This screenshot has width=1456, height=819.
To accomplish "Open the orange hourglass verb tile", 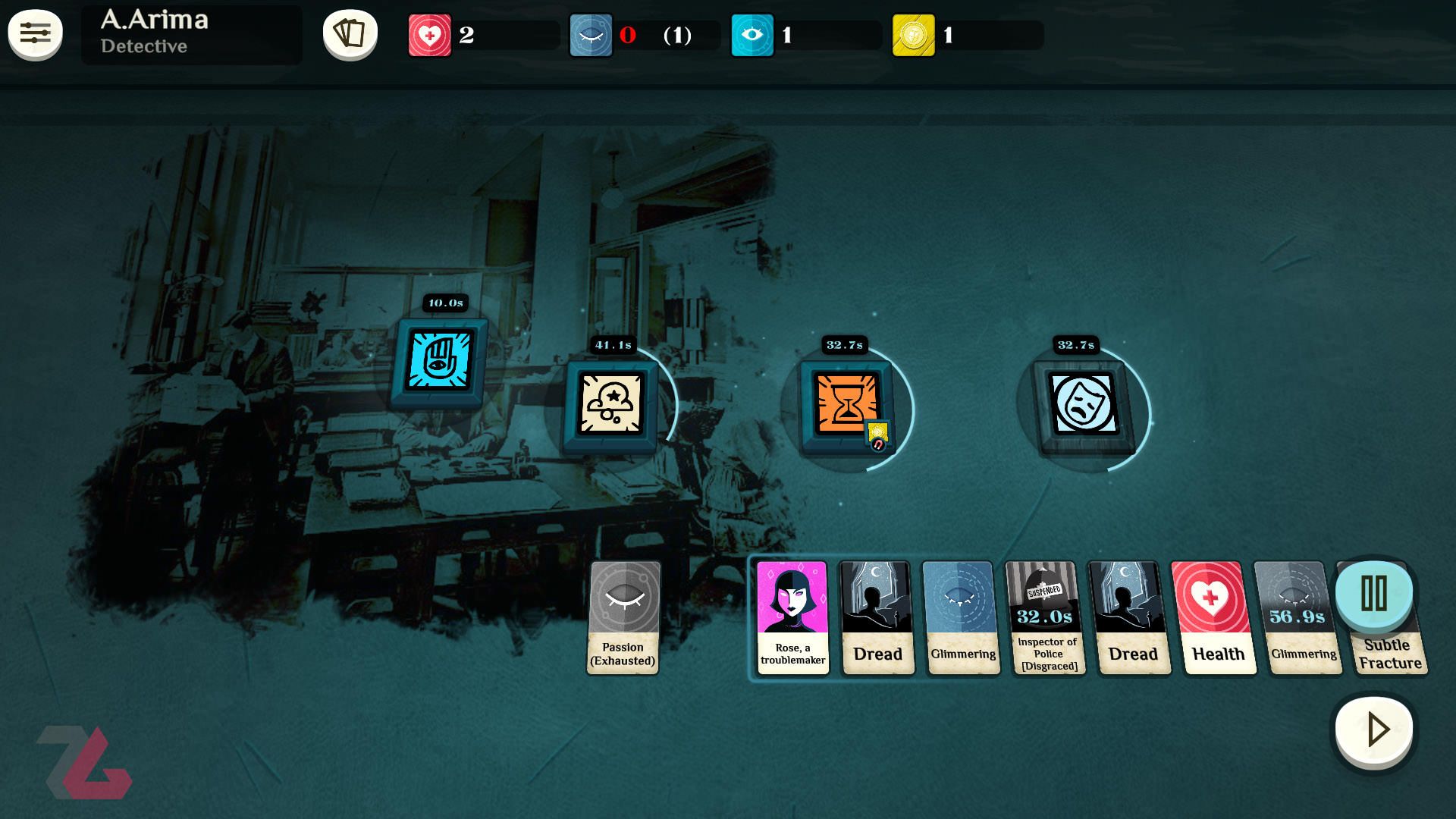I will 846,404.
